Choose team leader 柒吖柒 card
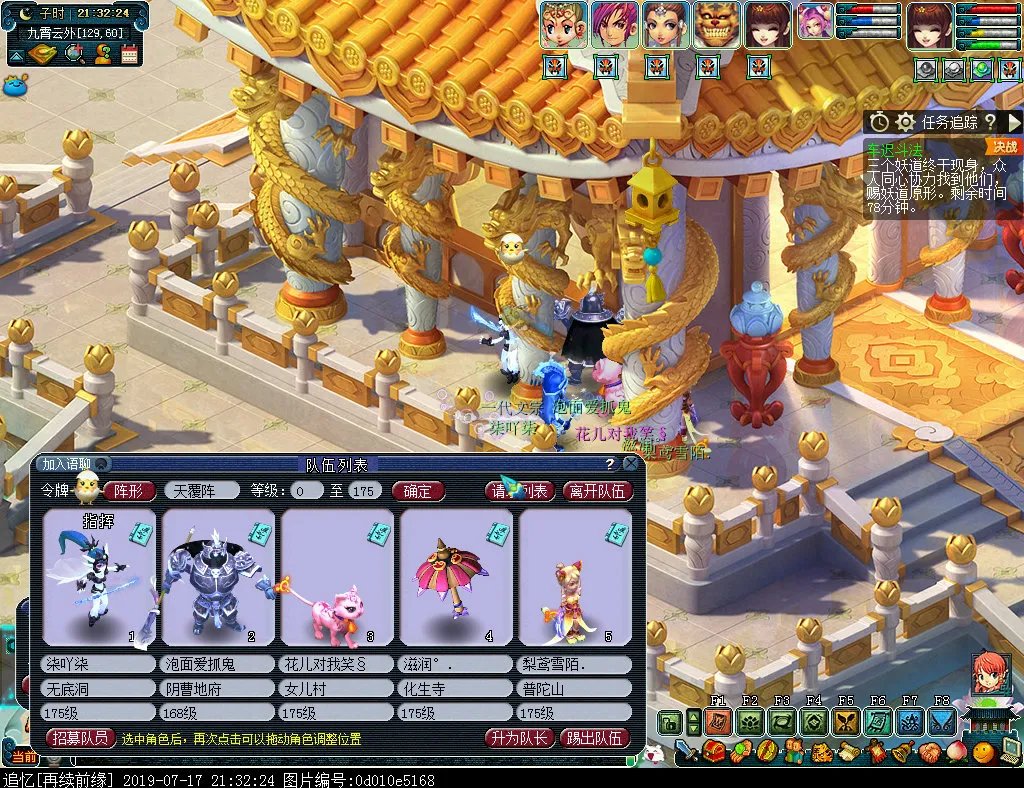1024x788 pixels. (99, 577)
